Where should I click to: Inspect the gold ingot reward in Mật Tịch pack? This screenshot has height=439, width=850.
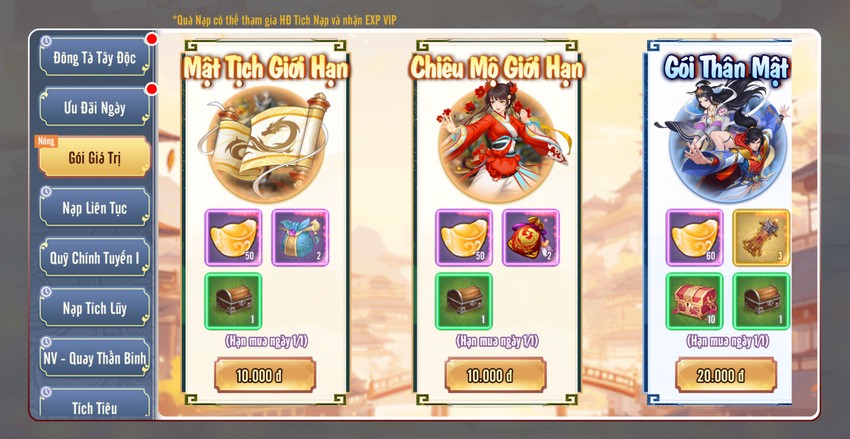point(233,237)
